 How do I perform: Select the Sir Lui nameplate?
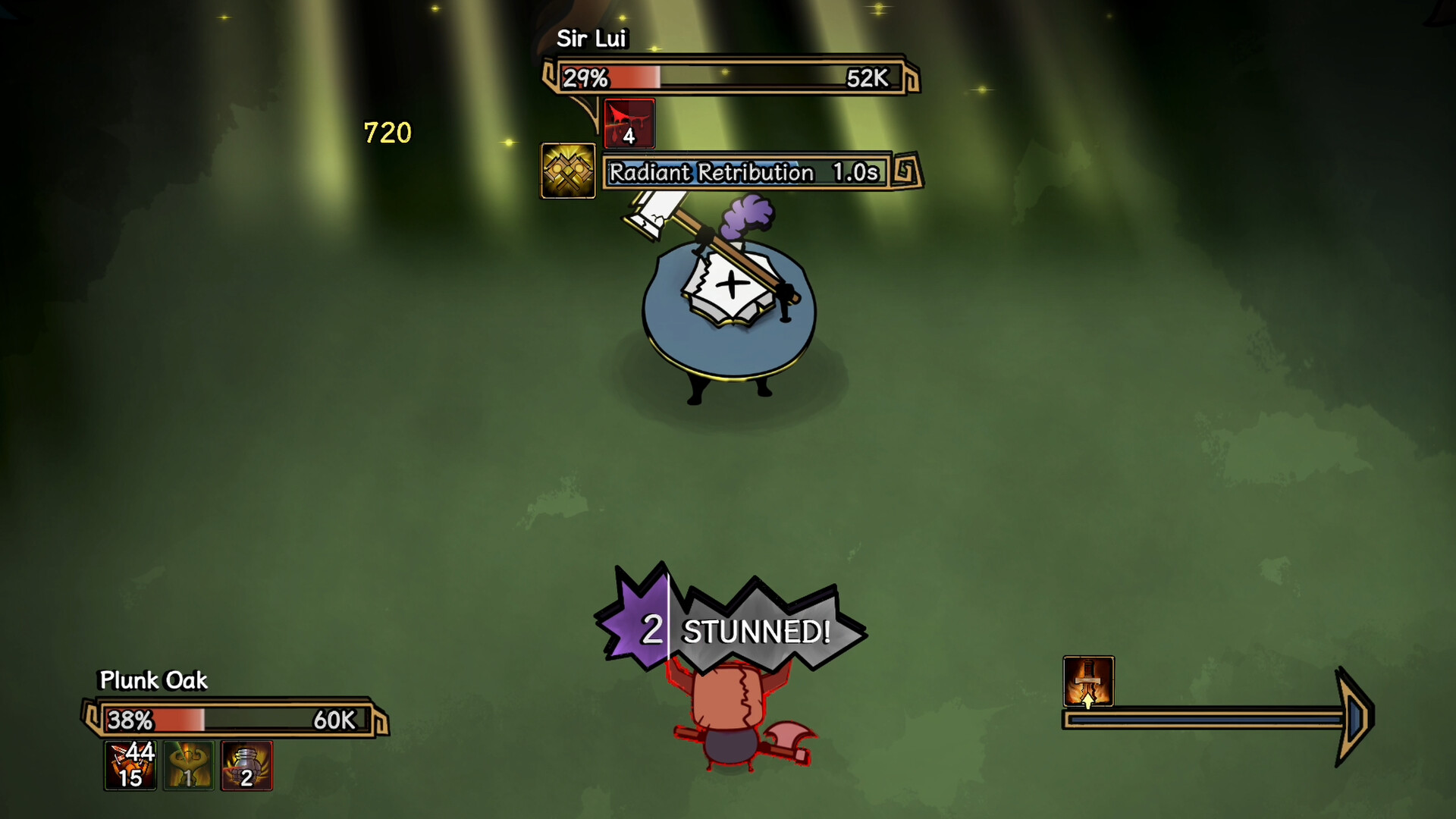591,39
